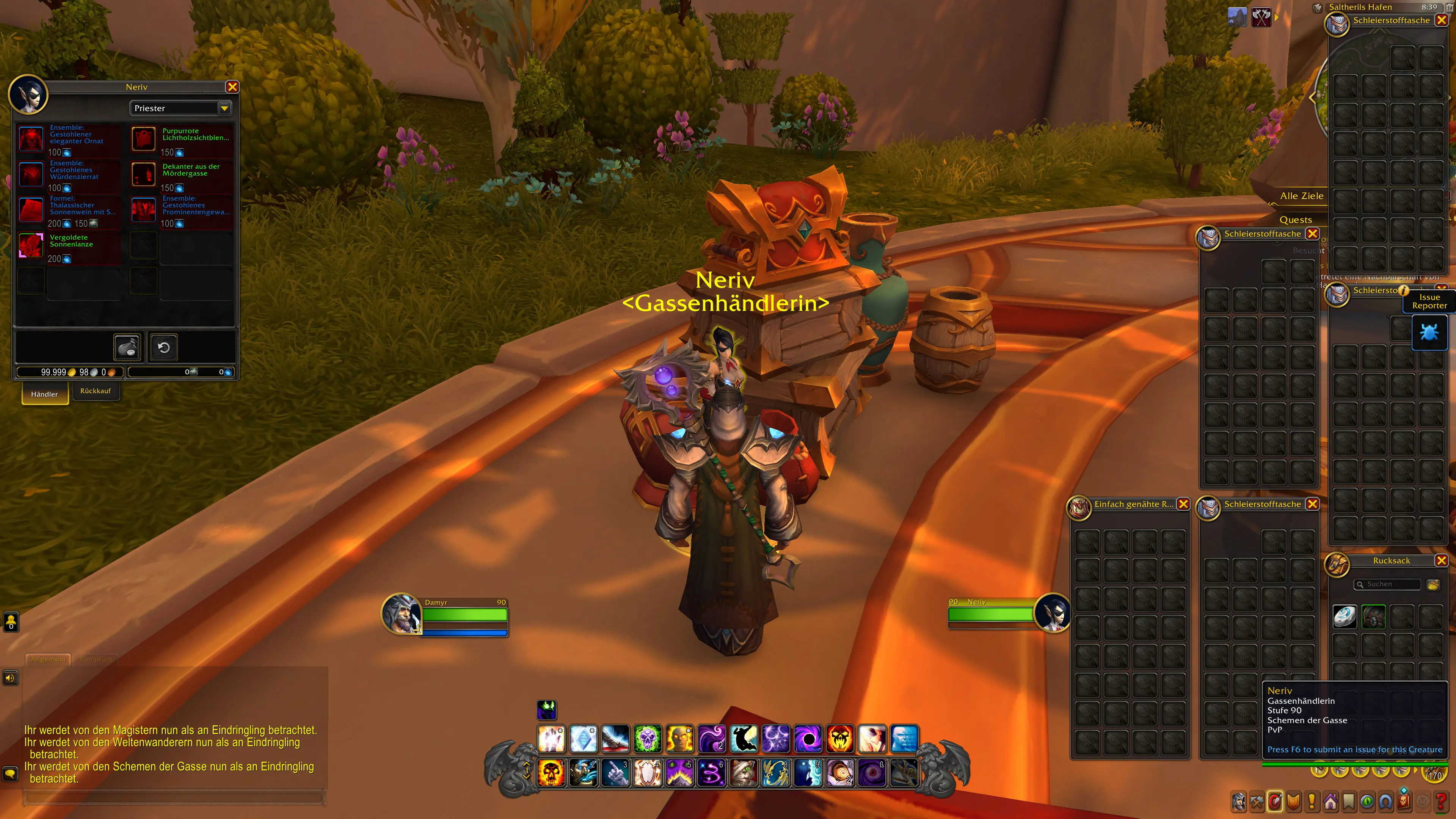This screenshot has height=819, width=1456.
Task: Use the Hearthstone in the Rucksack
Action: (1345, 616)
